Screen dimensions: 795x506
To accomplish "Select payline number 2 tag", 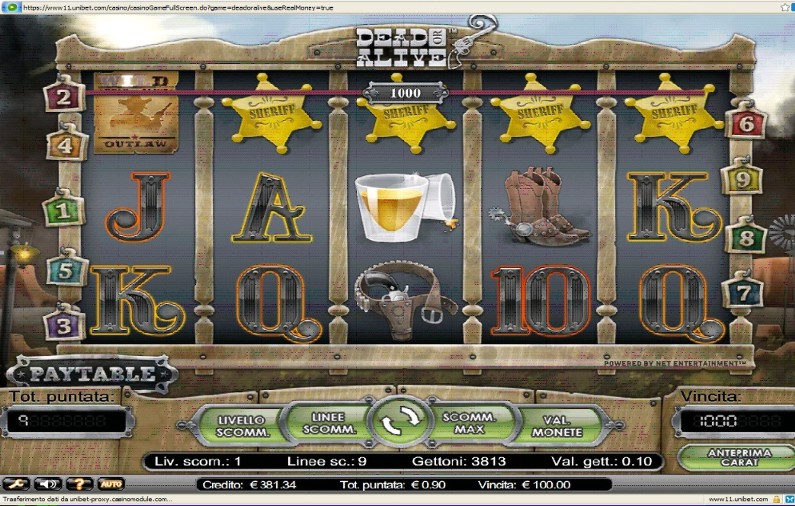I will tap(64, 97).
